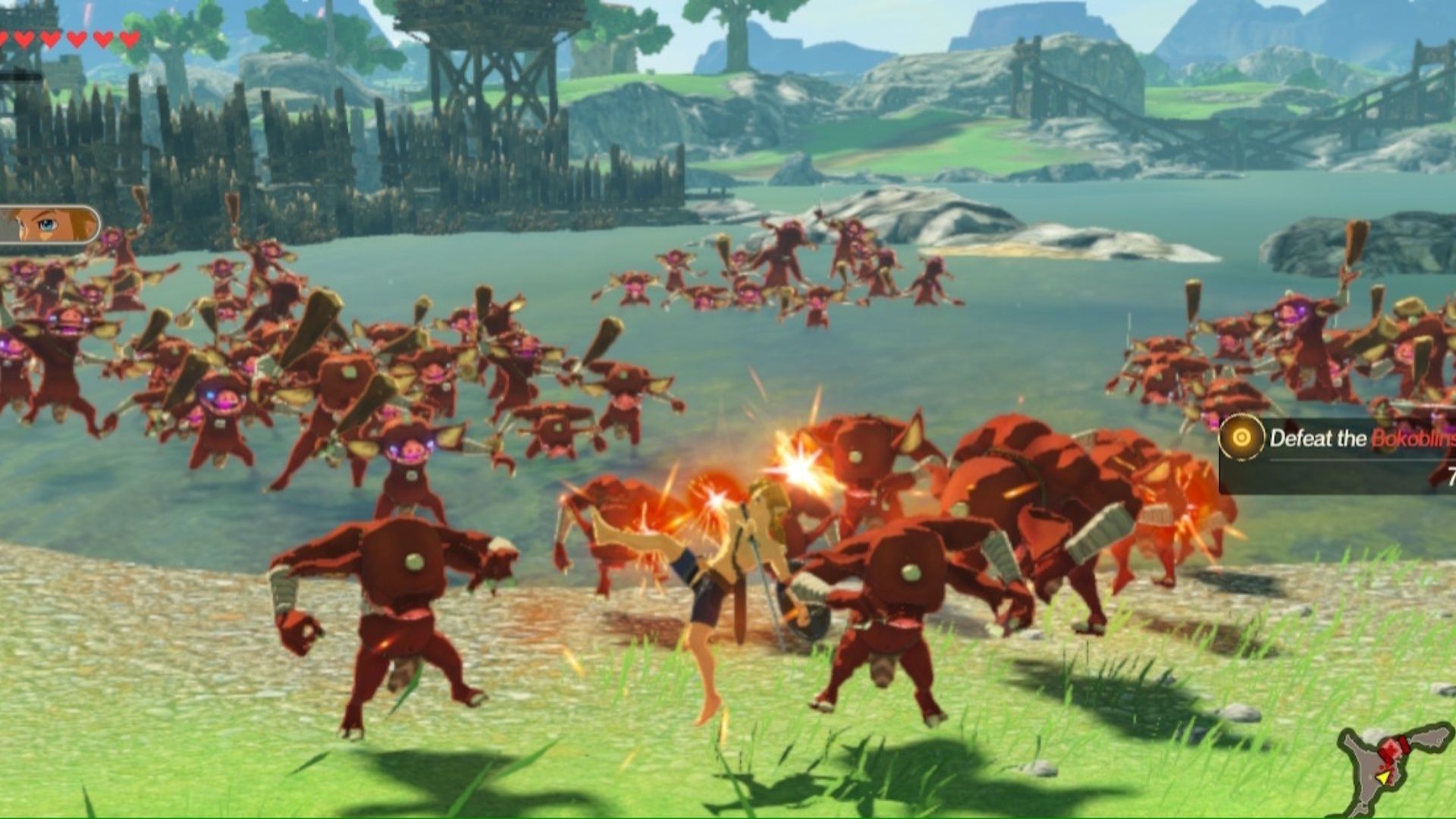
Task: Click the yellow player arrow on the minimap
Action: (x=1383, y=777)
